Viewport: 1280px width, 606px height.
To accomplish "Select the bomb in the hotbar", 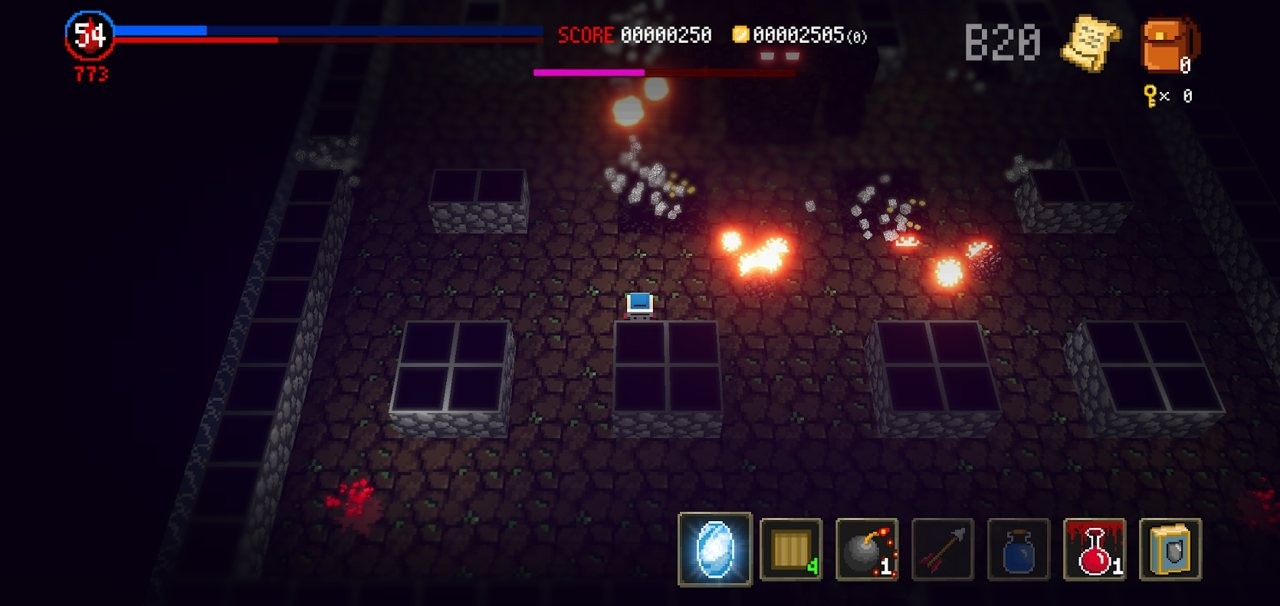I will pos(866,549).
